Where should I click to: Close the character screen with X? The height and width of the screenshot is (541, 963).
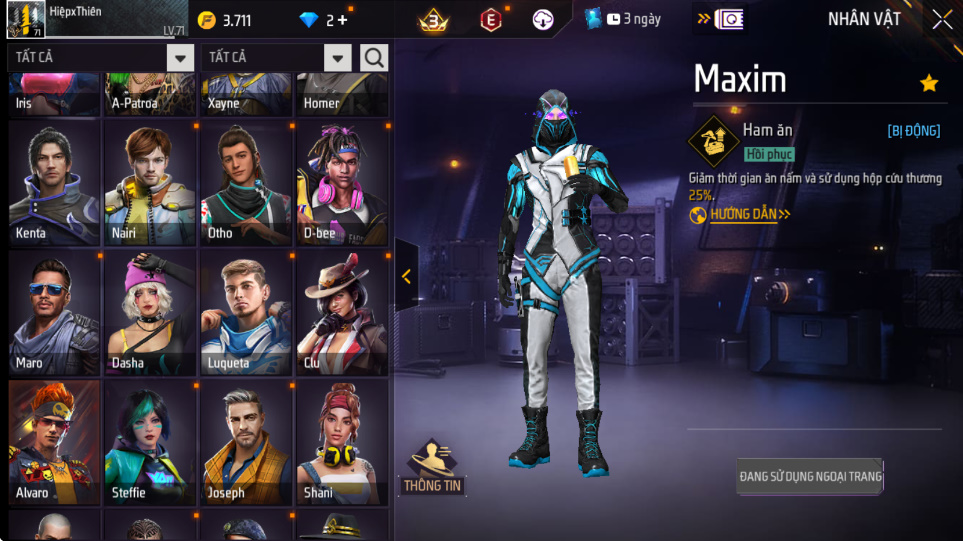[941, 19]
